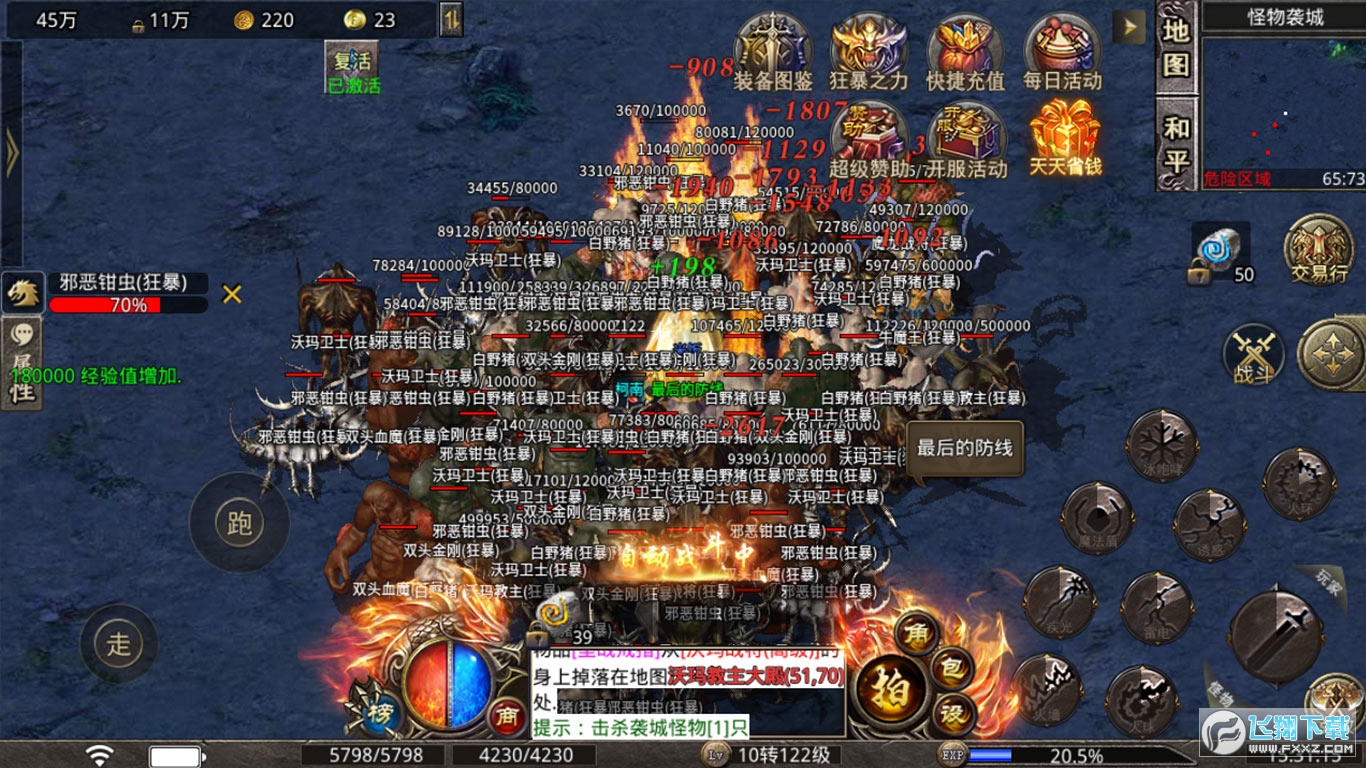Open the 交易行 trading house
1366x768 pixels.
tap(1318, 248)
